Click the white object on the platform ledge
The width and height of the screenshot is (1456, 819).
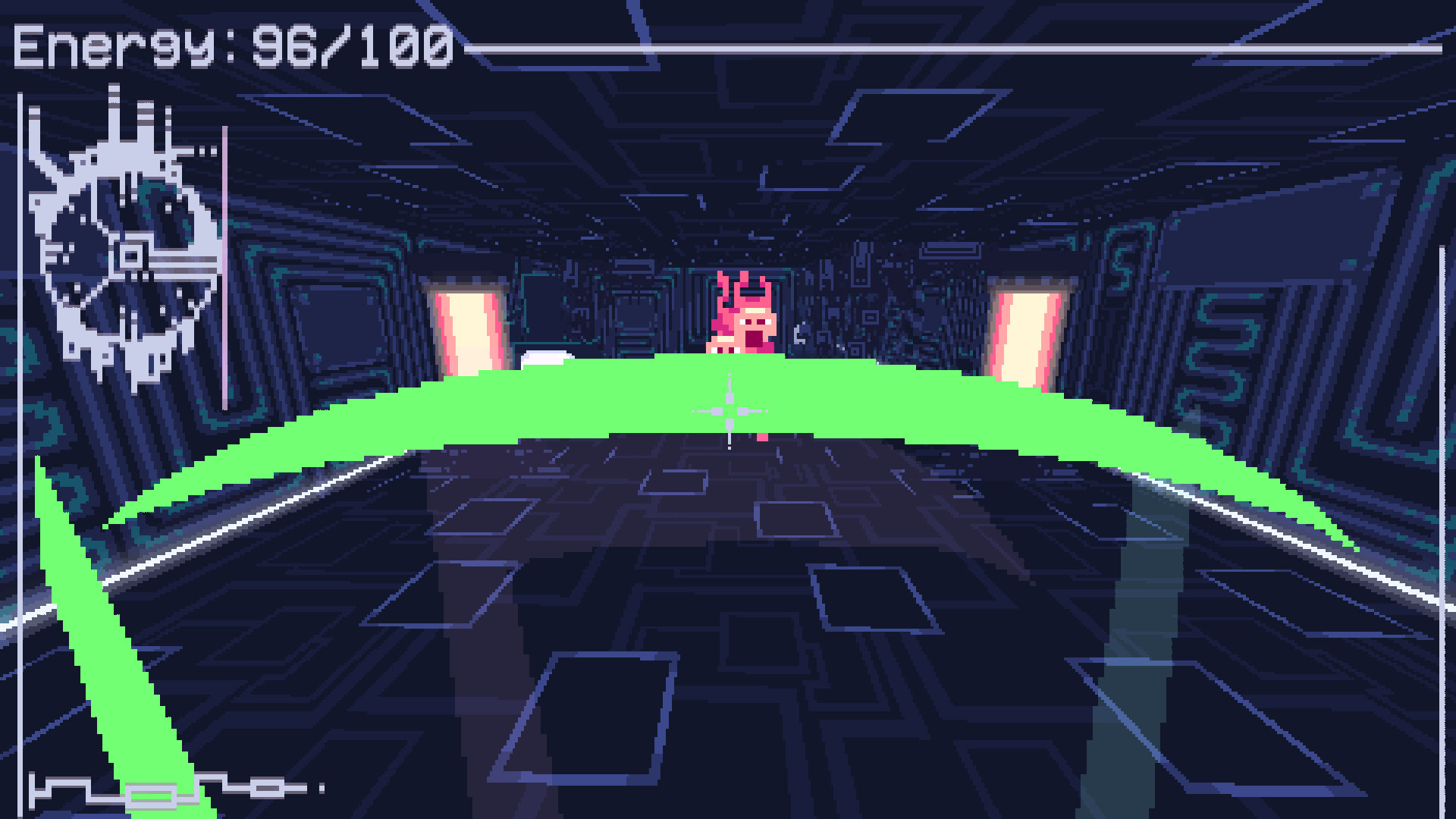548,356
